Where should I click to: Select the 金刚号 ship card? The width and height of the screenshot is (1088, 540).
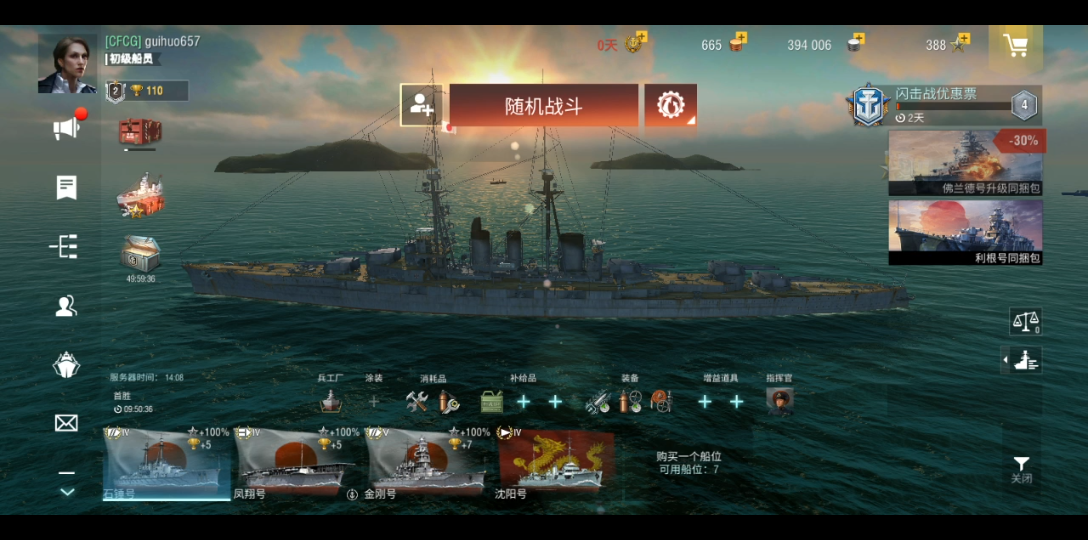point(426,462)
